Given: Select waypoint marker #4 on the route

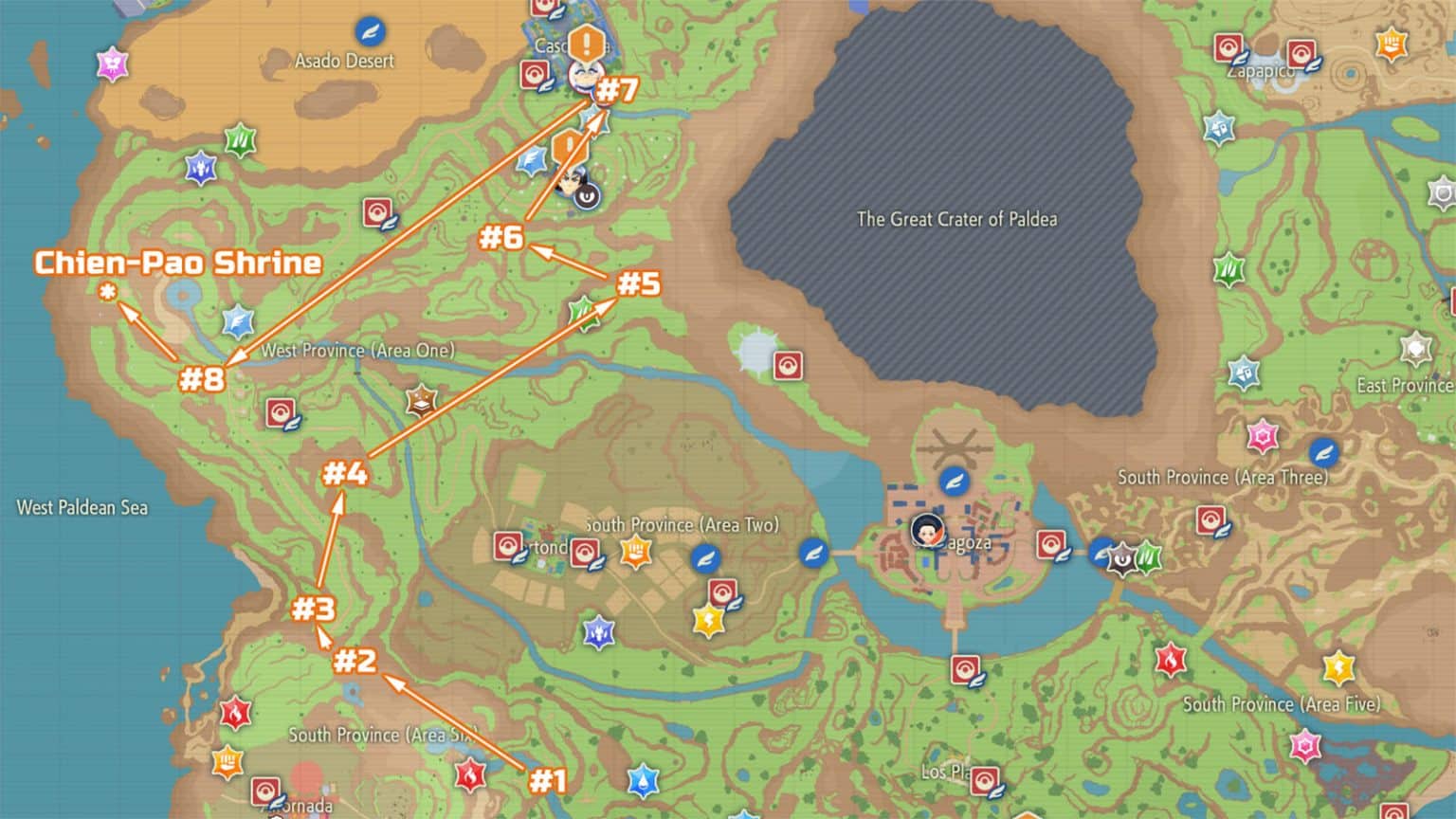Looking at the screenshot, I should click(347, 474).
